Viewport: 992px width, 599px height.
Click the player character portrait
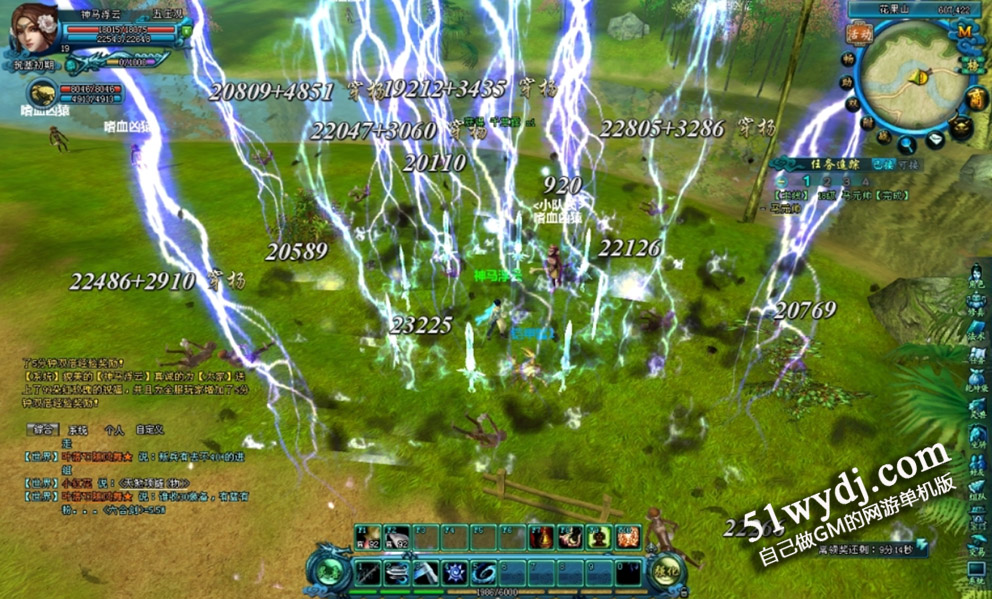[34, 34]
